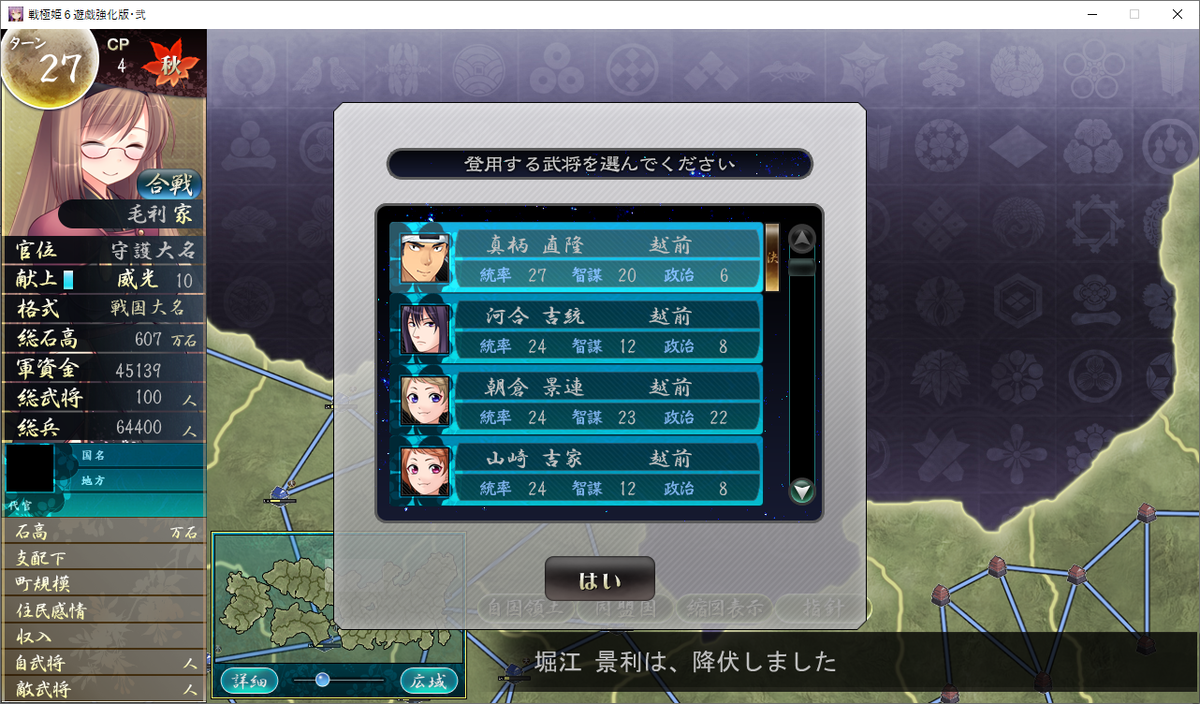Show 自国領土 own-territory view
This screenshot has height=704, width=1200.
[525, 607]
